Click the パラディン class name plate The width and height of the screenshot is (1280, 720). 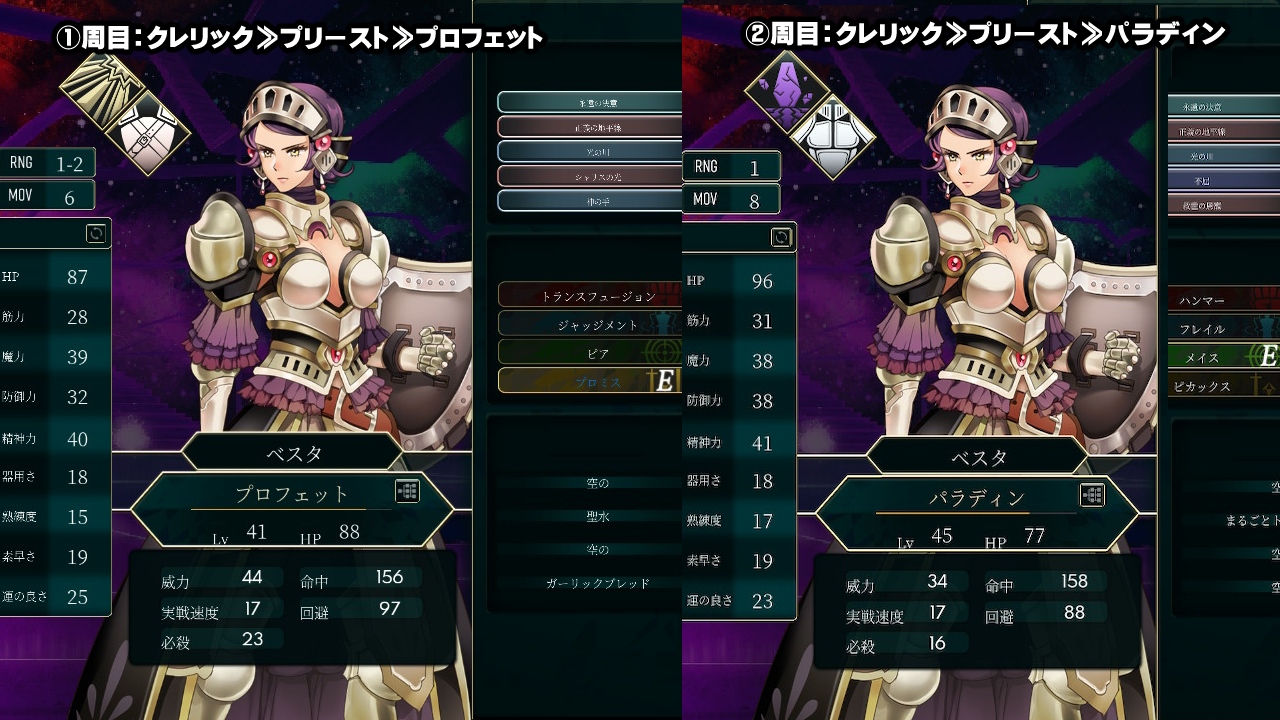(976, 498)
